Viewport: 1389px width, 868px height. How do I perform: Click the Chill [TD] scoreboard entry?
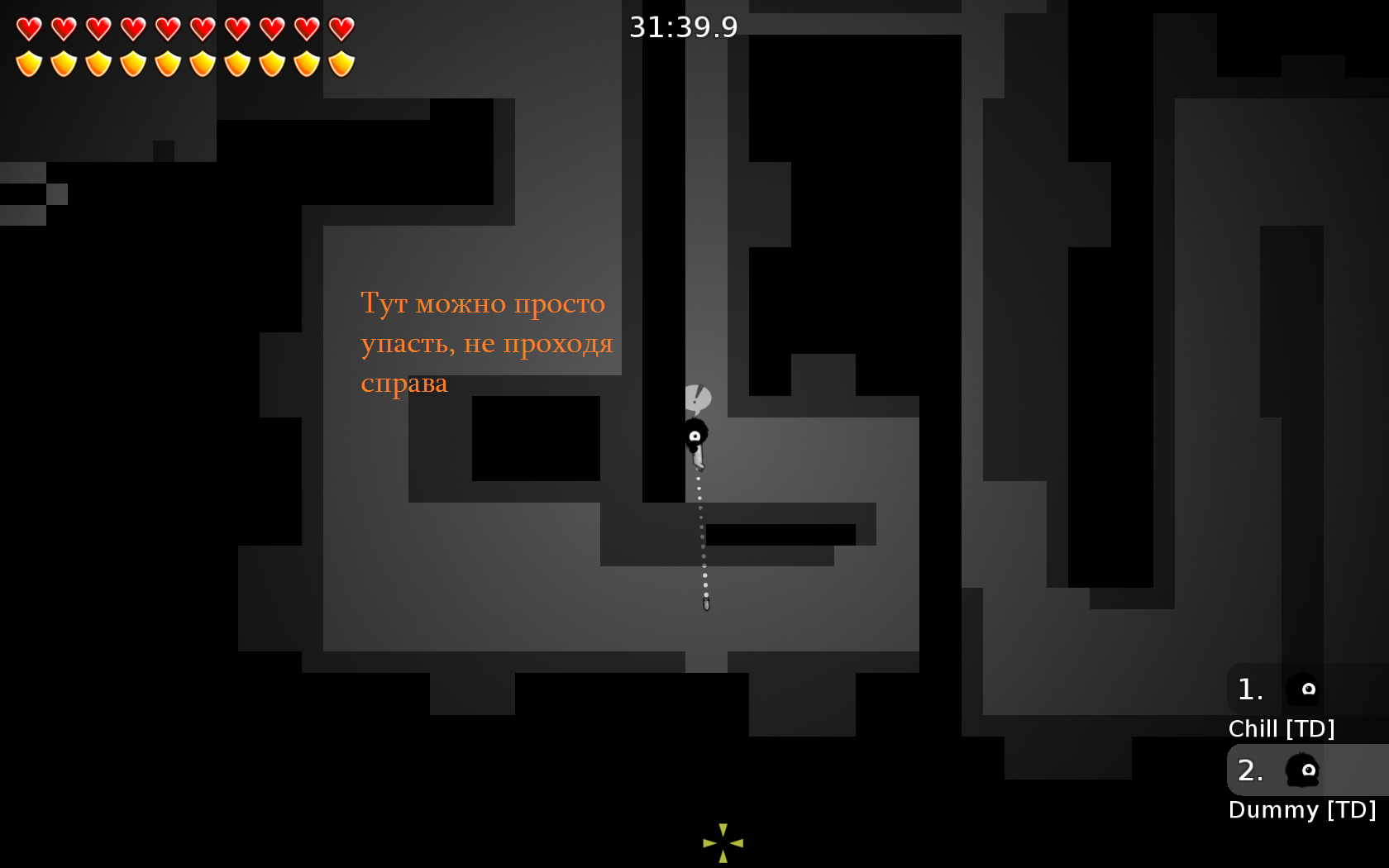(1283, 728)
